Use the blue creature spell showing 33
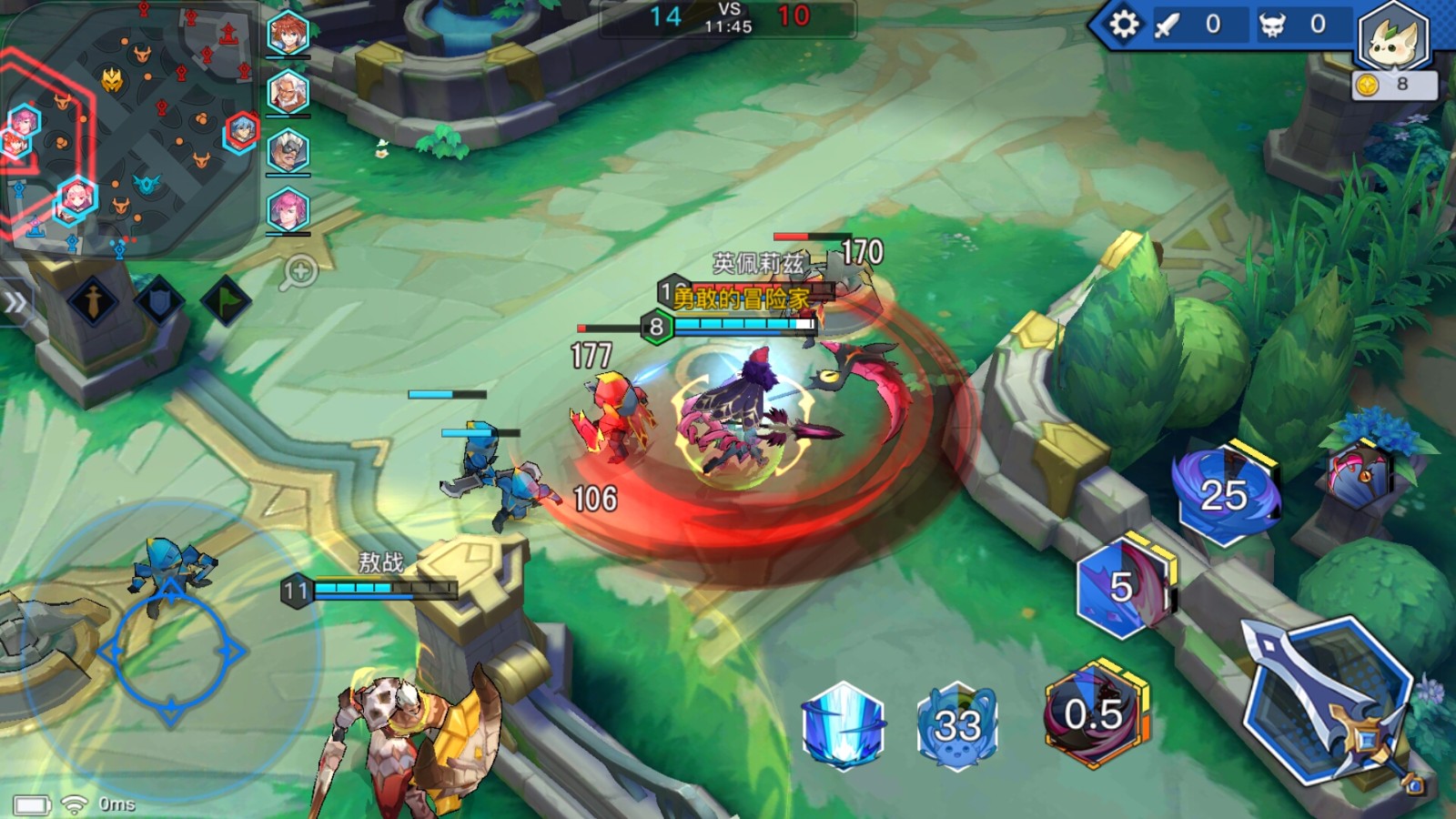This screenshot has height=819, width=1456. coord(957,726)
